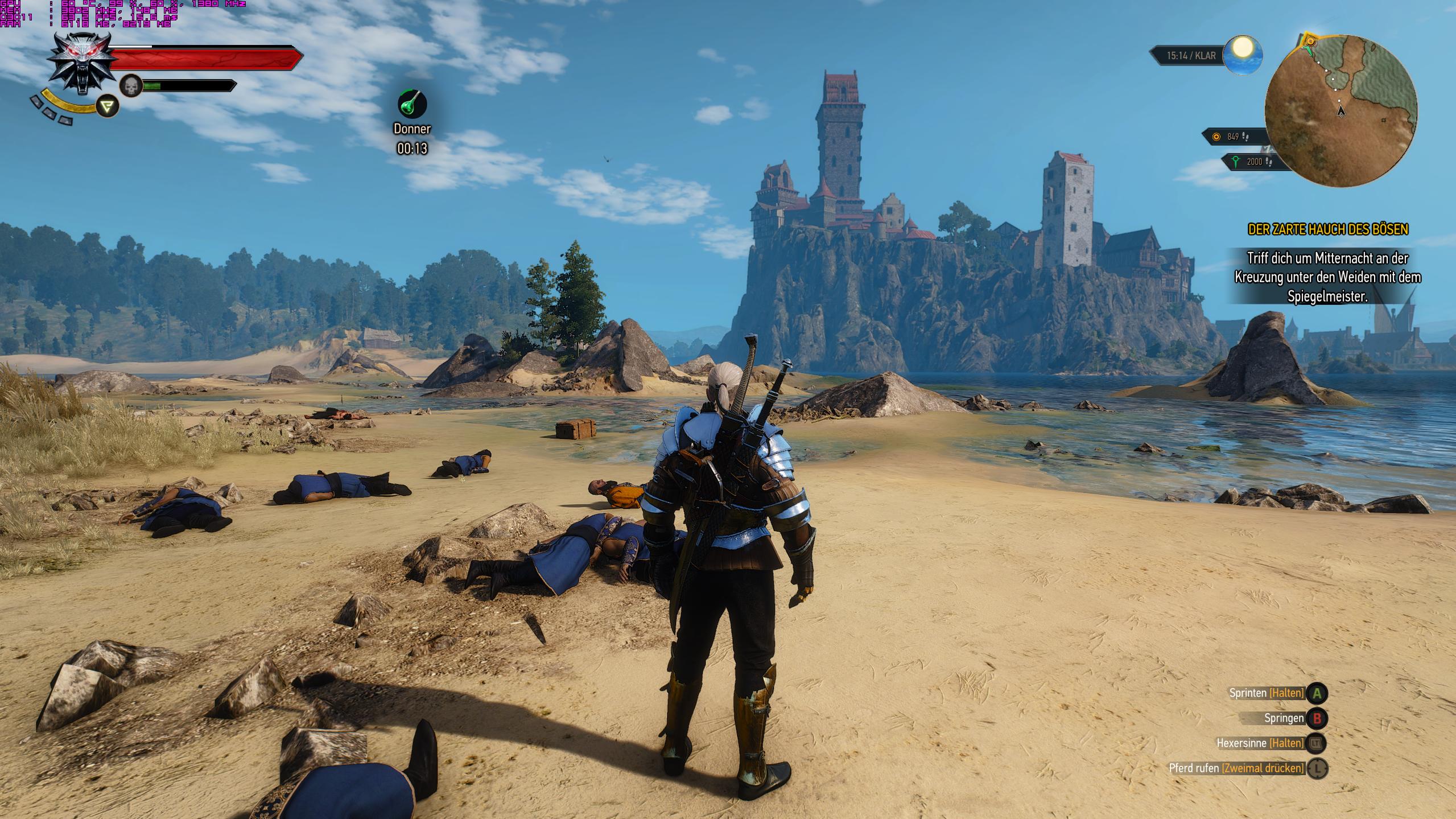Viewport: 1456px width, 819px height.
Task: Click the toxicity skull icon
Action: click(x=131, y=87)
